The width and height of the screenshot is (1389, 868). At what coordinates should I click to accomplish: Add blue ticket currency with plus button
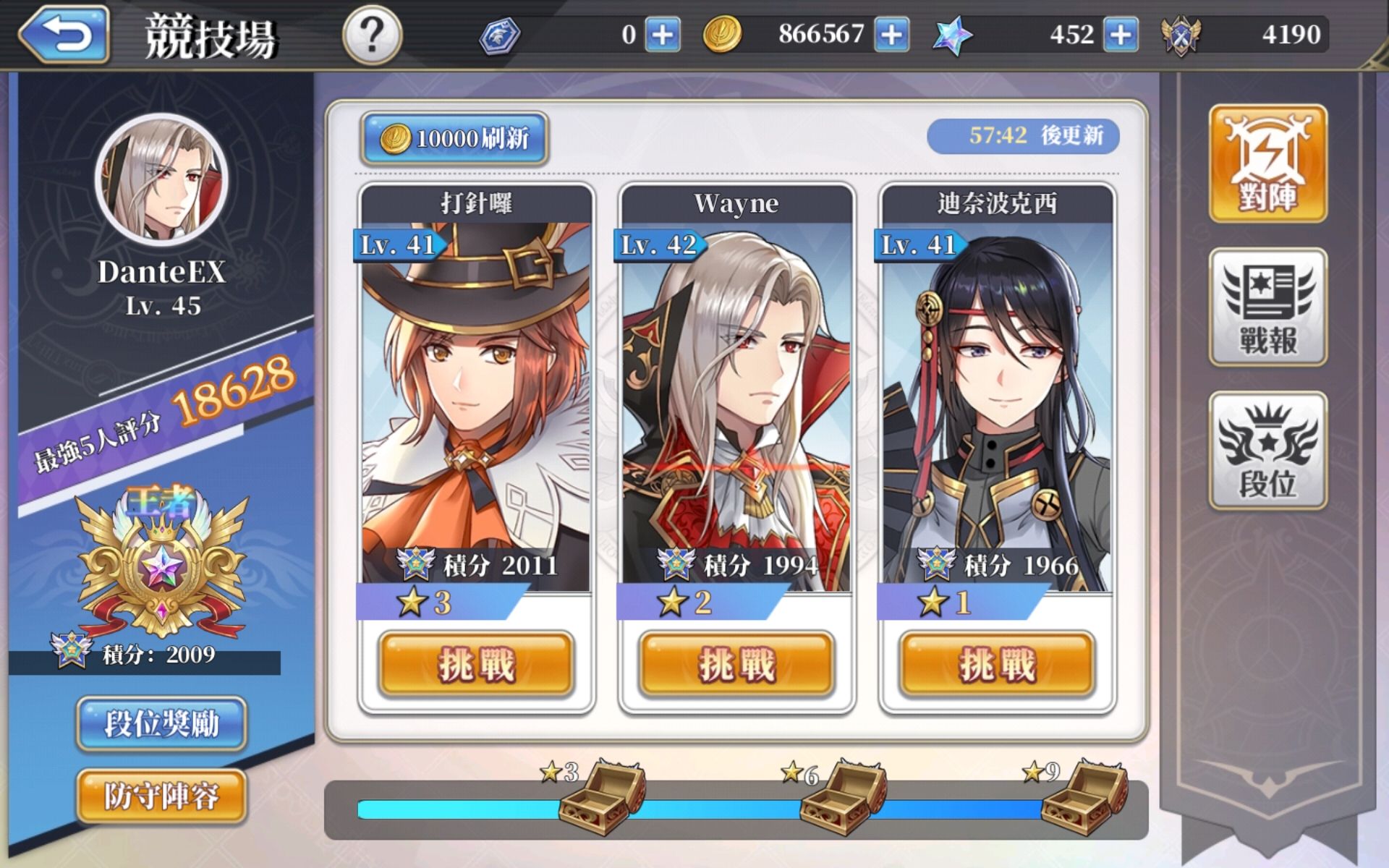[x=663, y=35]
